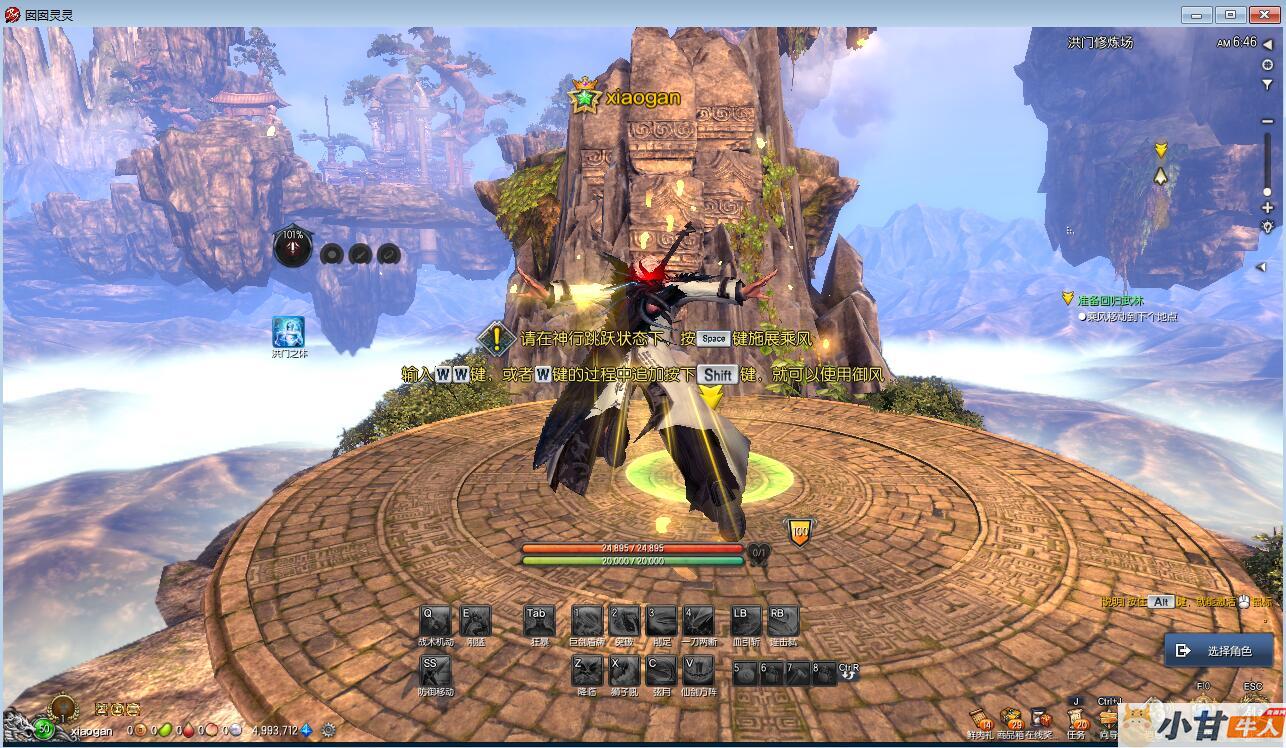The height and width of the screenshot is (748, 1286).
Task: Cast the 降临 skill
Action: coord(587,670)
